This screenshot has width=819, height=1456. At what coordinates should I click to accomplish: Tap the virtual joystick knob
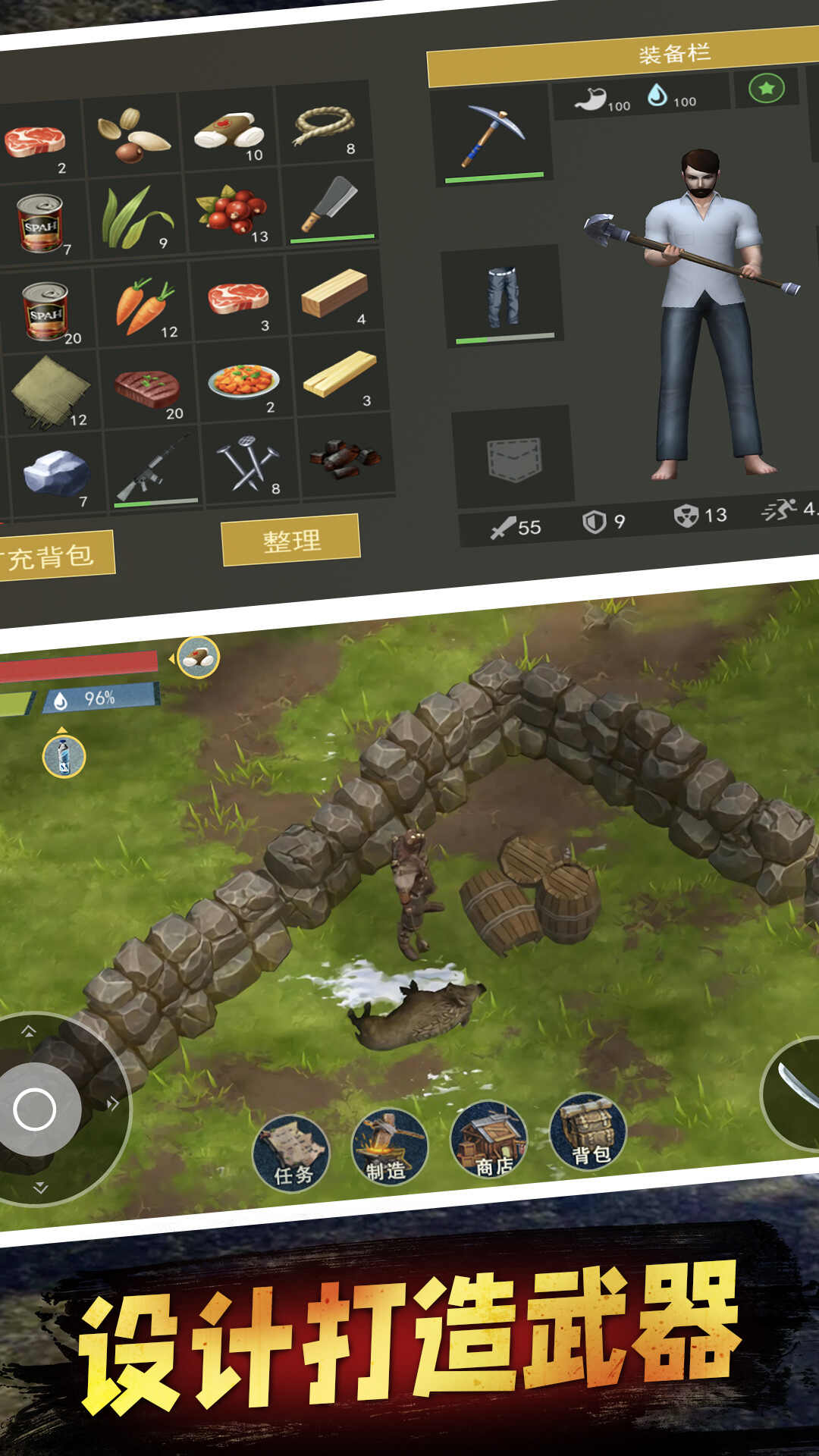tap(35, 1109)
